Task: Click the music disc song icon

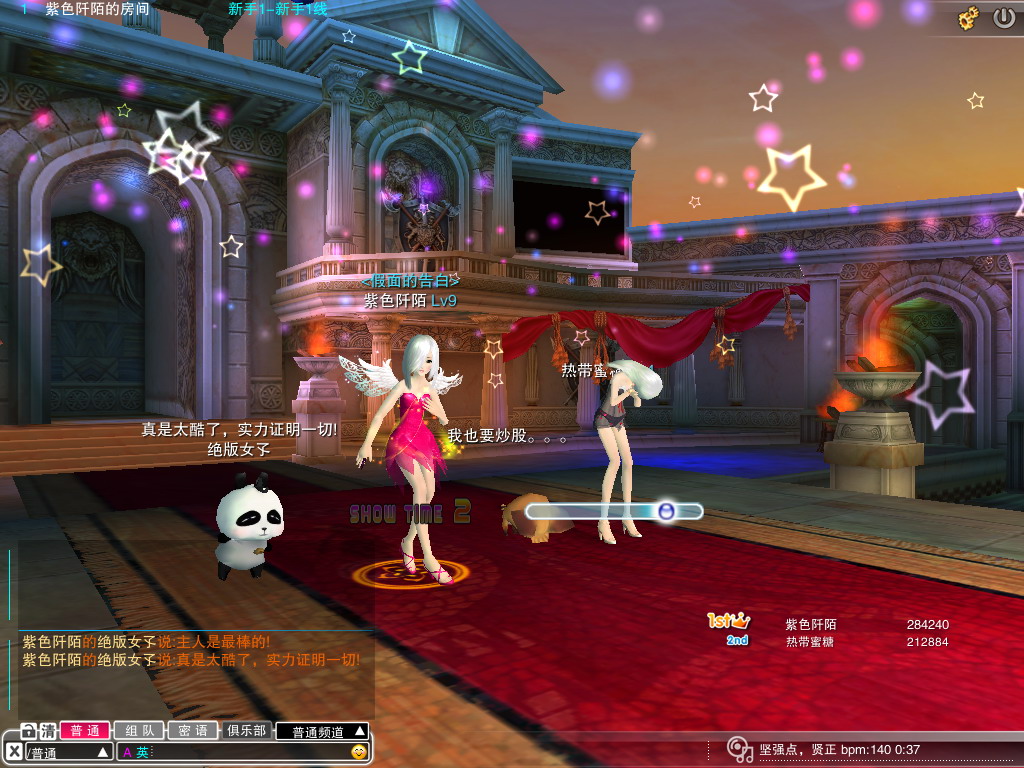Action: (x=739, y=749)
